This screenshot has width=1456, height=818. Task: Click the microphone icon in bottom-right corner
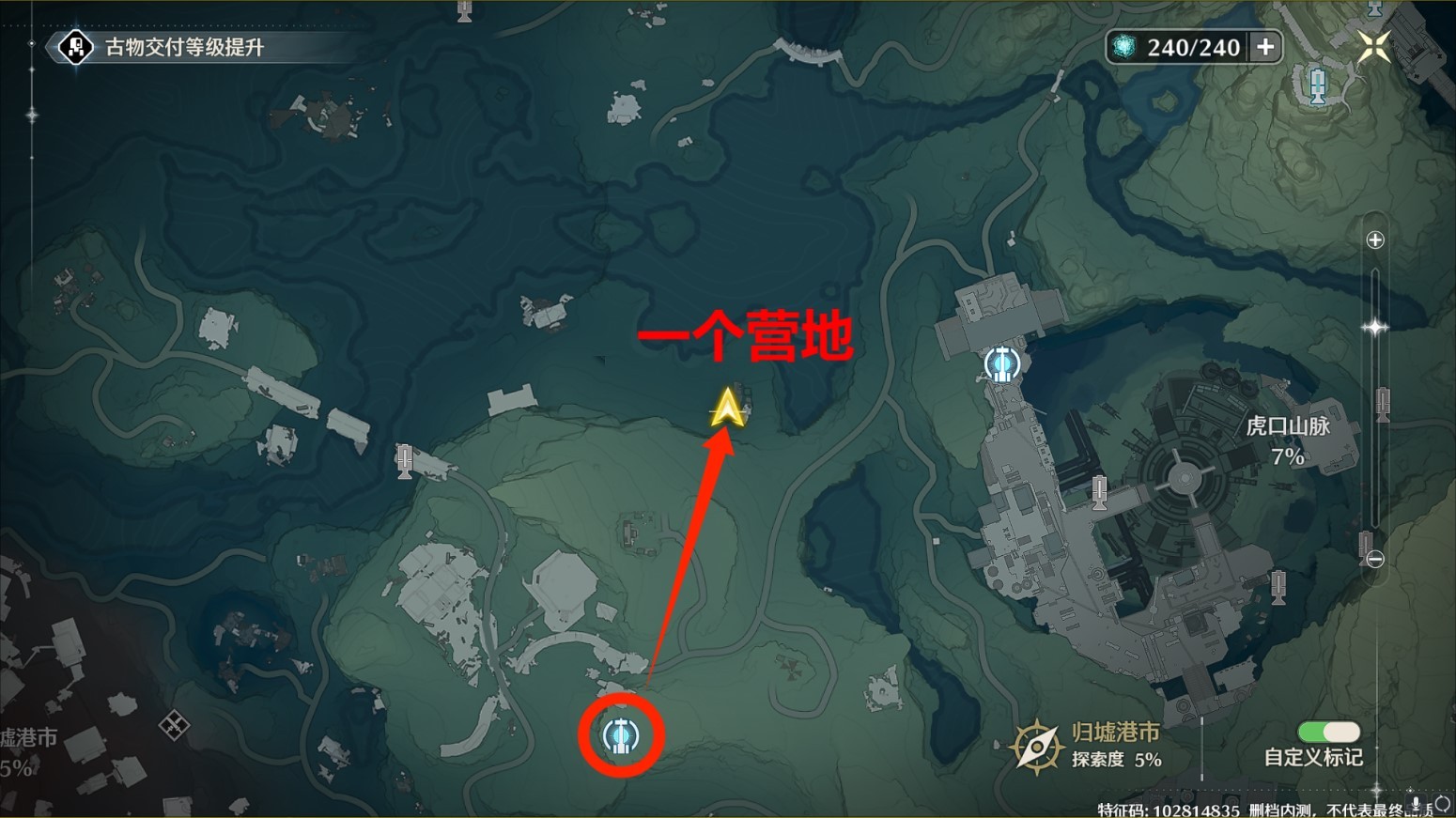coord(1416,803)
